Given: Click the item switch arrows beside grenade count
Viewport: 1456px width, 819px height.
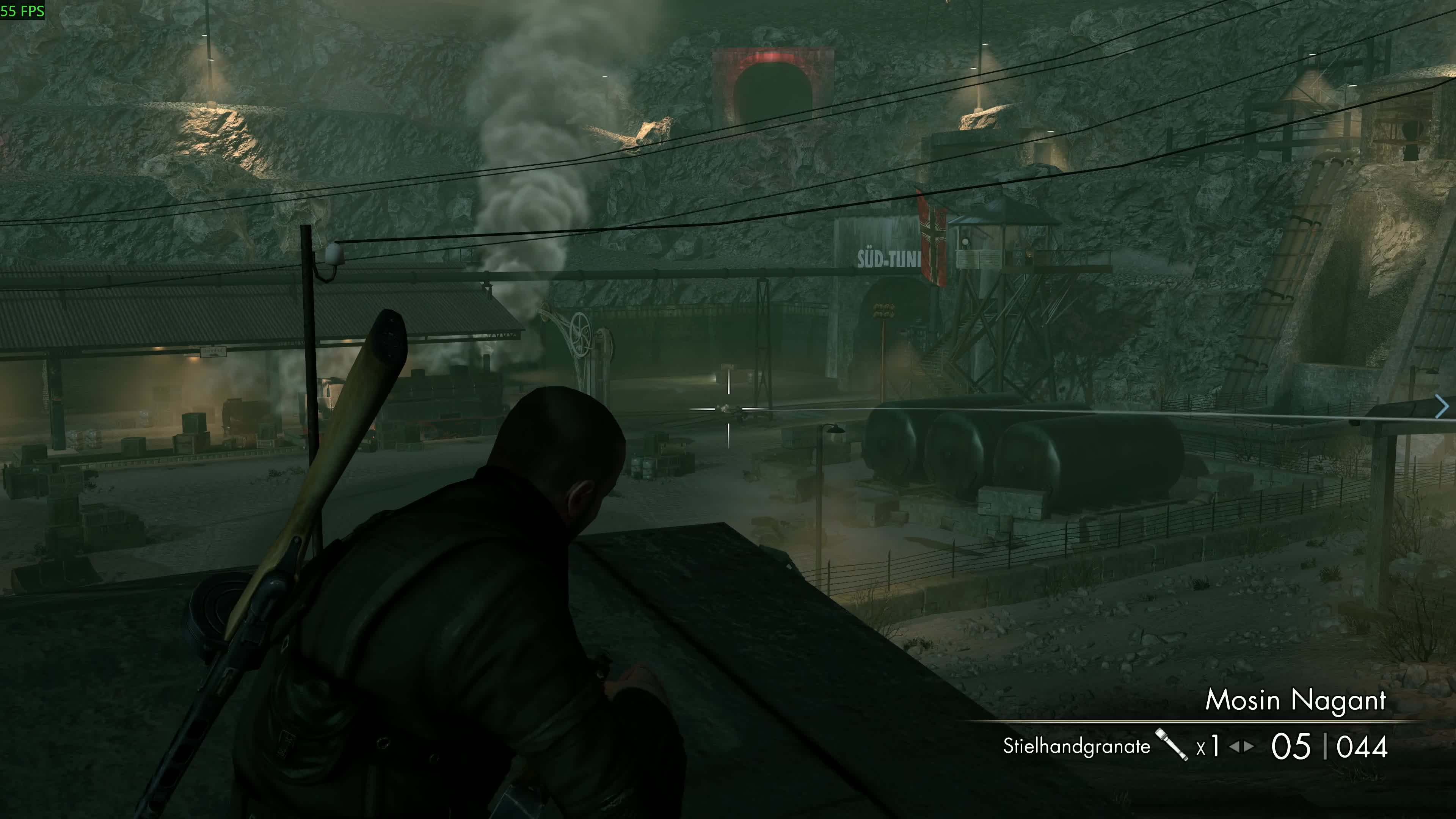Looking at the screenshot, I should (x=1241, y=747).
